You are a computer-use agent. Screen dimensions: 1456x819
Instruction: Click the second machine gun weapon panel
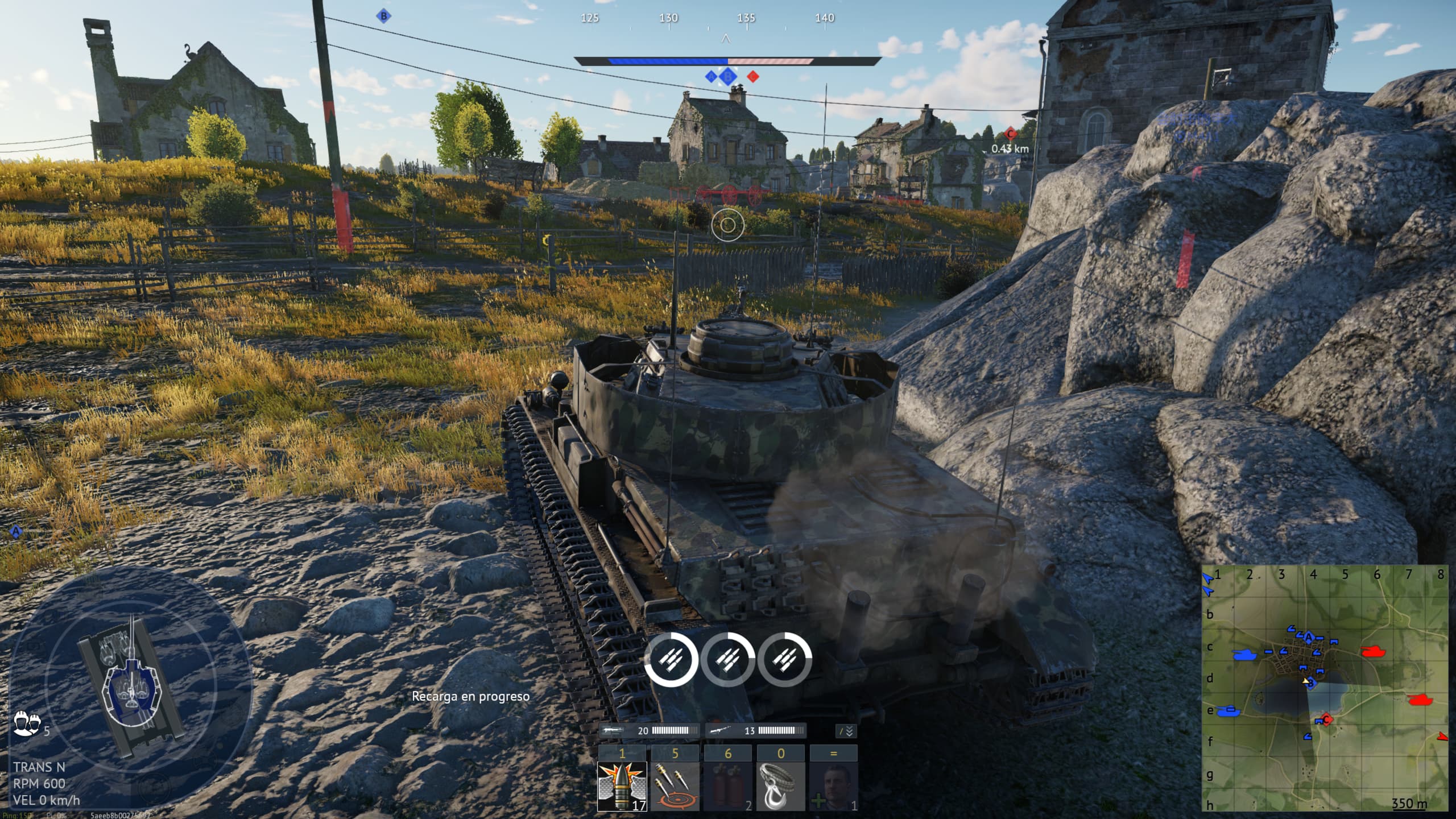click(x=755, y=731)
